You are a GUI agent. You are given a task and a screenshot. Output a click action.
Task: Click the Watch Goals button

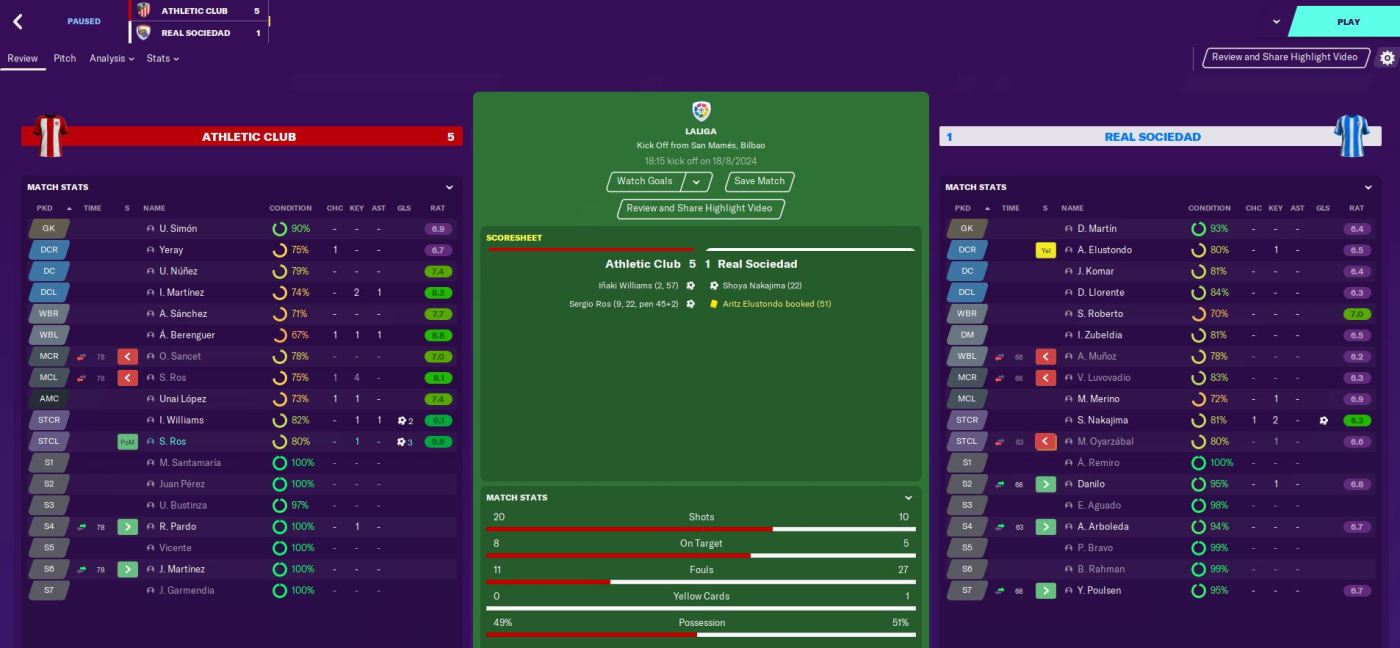(x=645, y=181)
